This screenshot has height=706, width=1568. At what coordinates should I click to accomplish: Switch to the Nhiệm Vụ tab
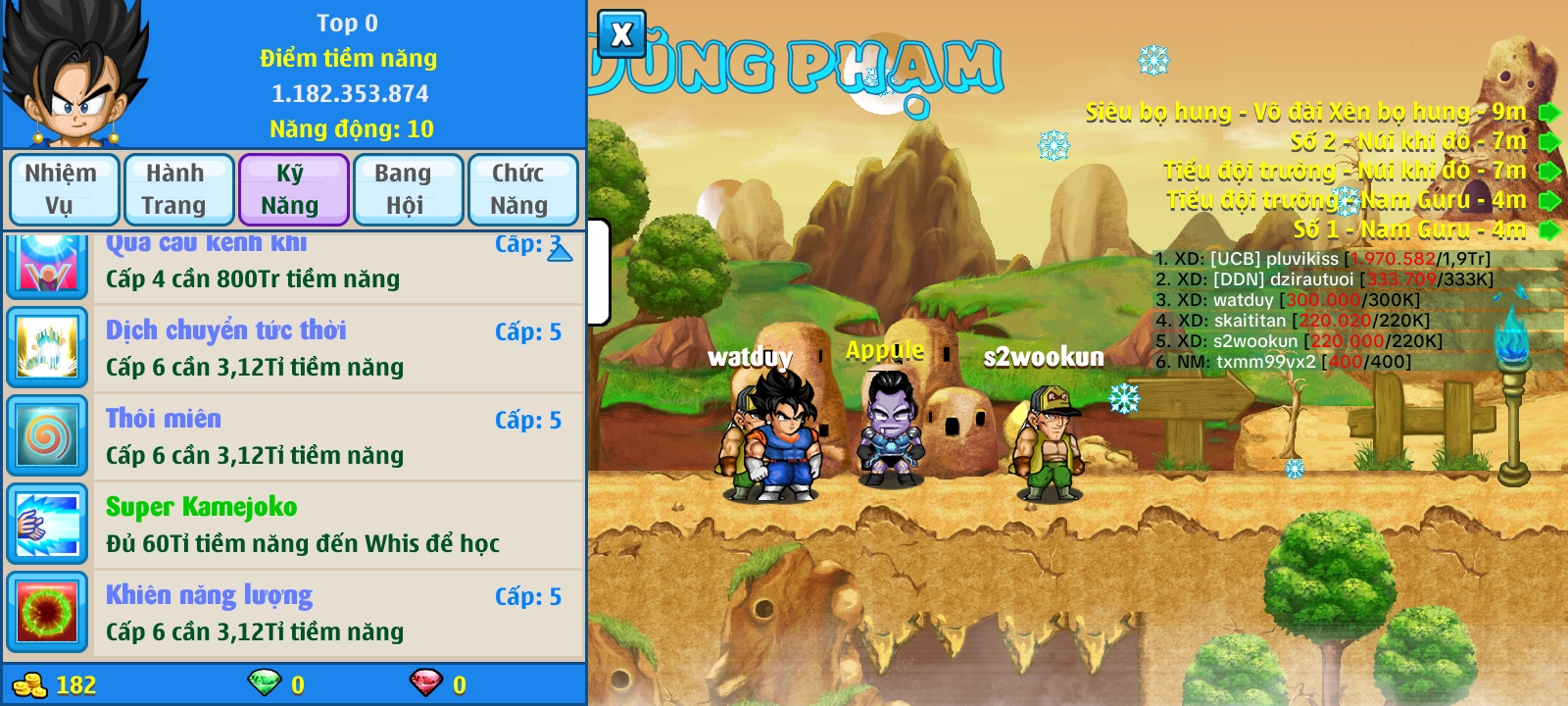[x=63, y=189]
